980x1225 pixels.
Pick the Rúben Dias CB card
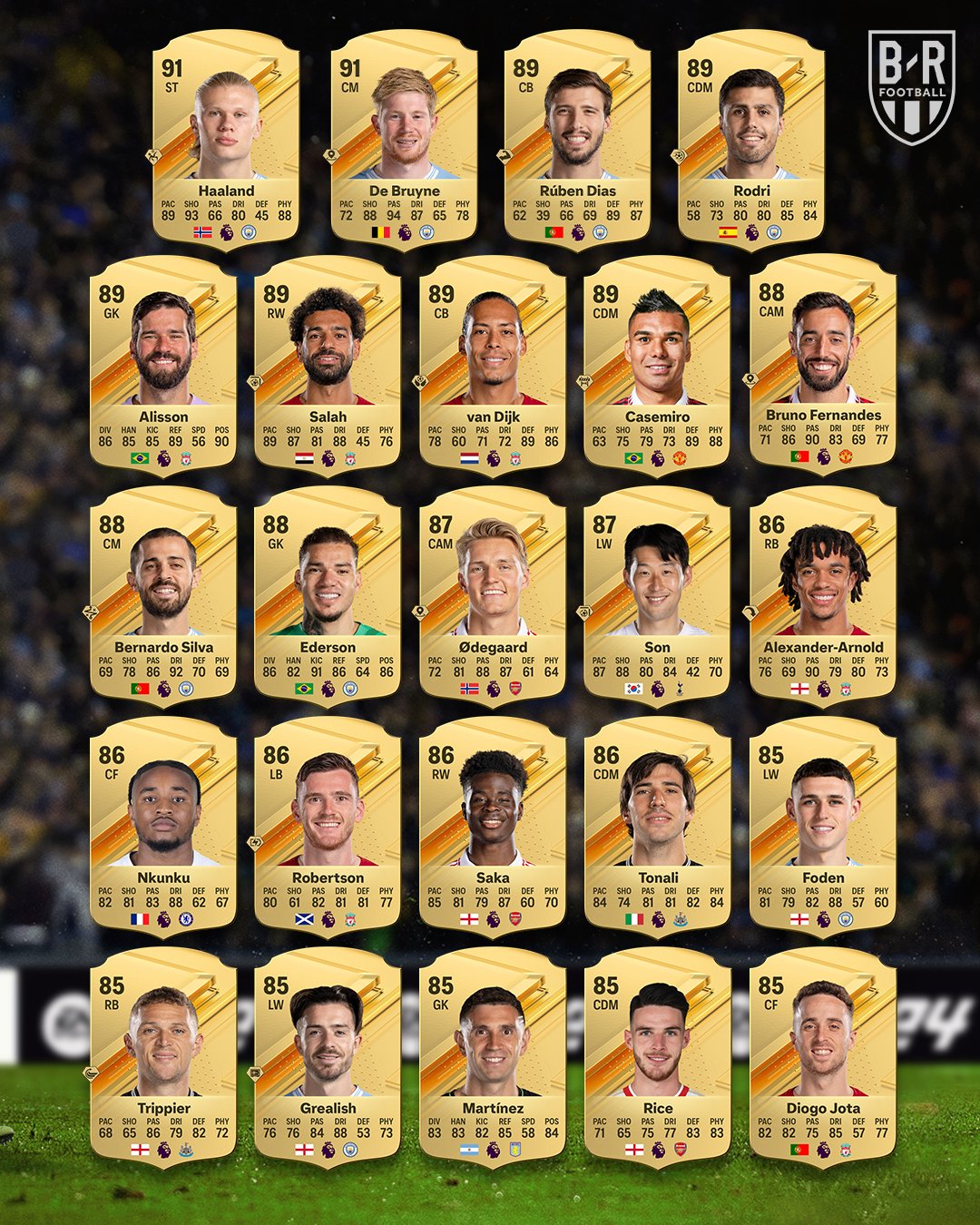tap(577, 136)
